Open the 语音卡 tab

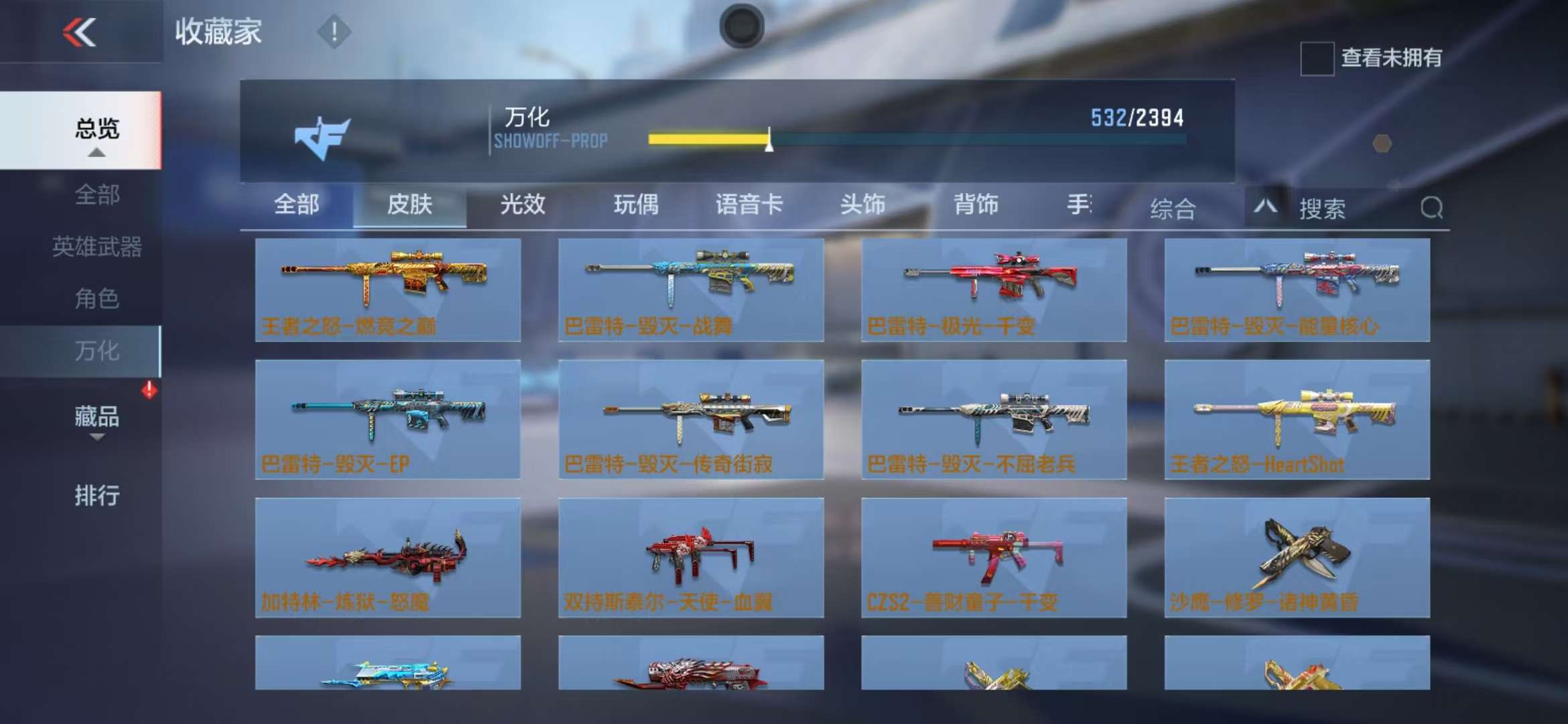click(x=749, y=204)
